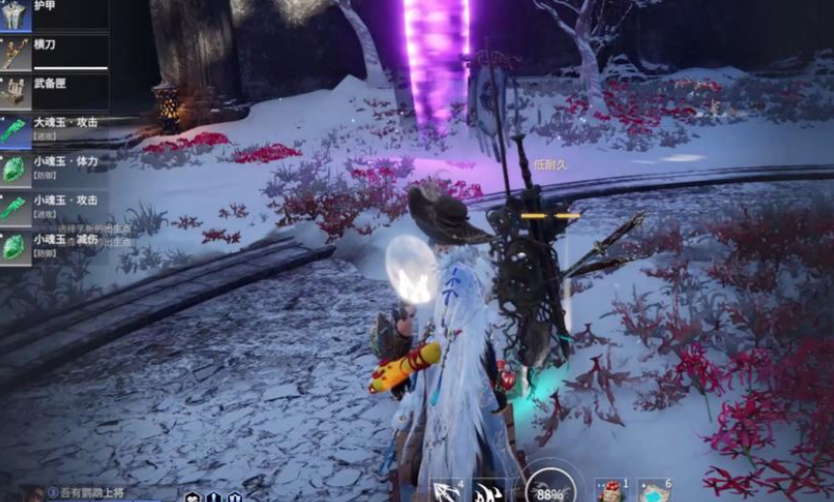The height and width of the screenshot is (502, 834).
Task: Choose the 小魂玉·减伤 soul jade
Action: click(54, 245)
